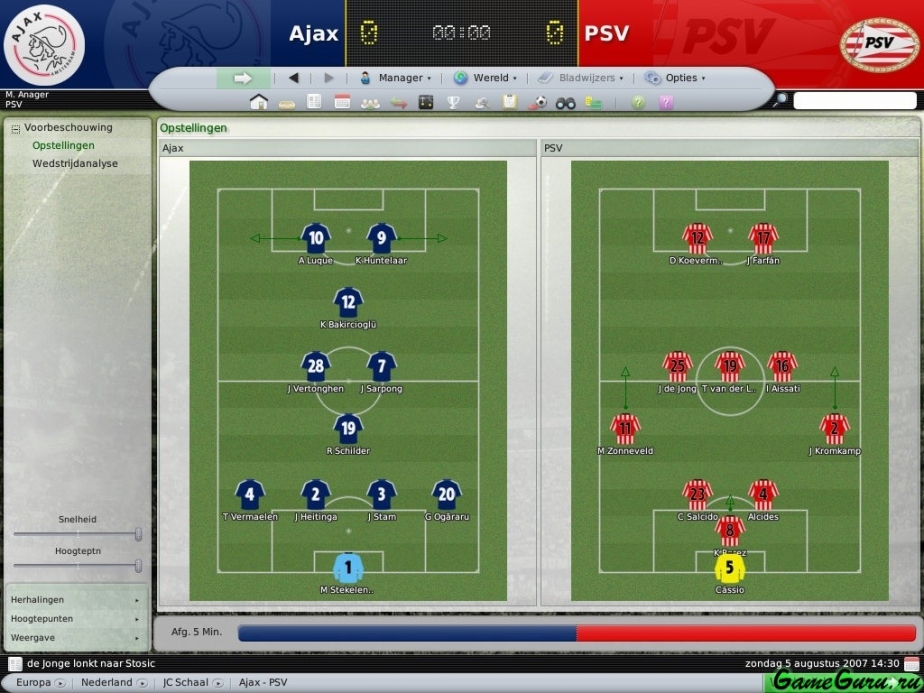Image resolution: width=924 pixels, height=693 pixels.
Task: Click the Hoogteptn slider handle
Action: coord(138,566)
